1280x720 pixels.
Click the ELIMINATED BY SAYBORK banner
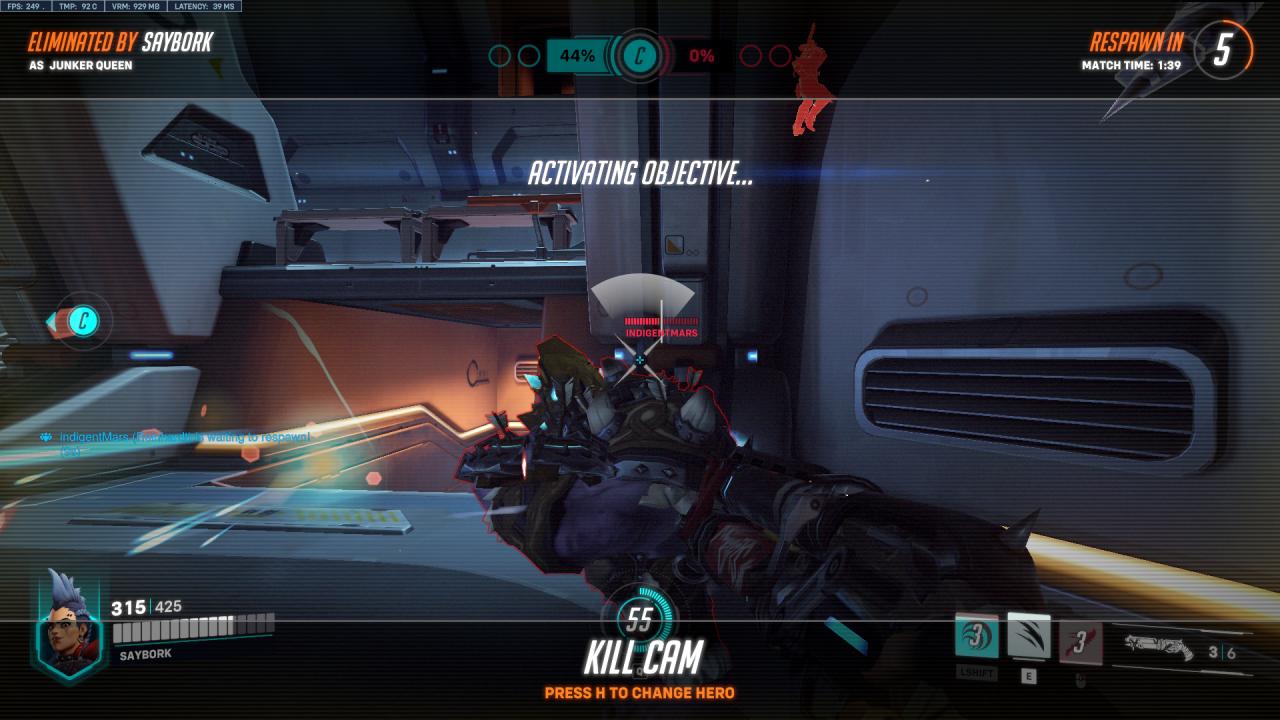pyautogui.click(x=120, y=43)
